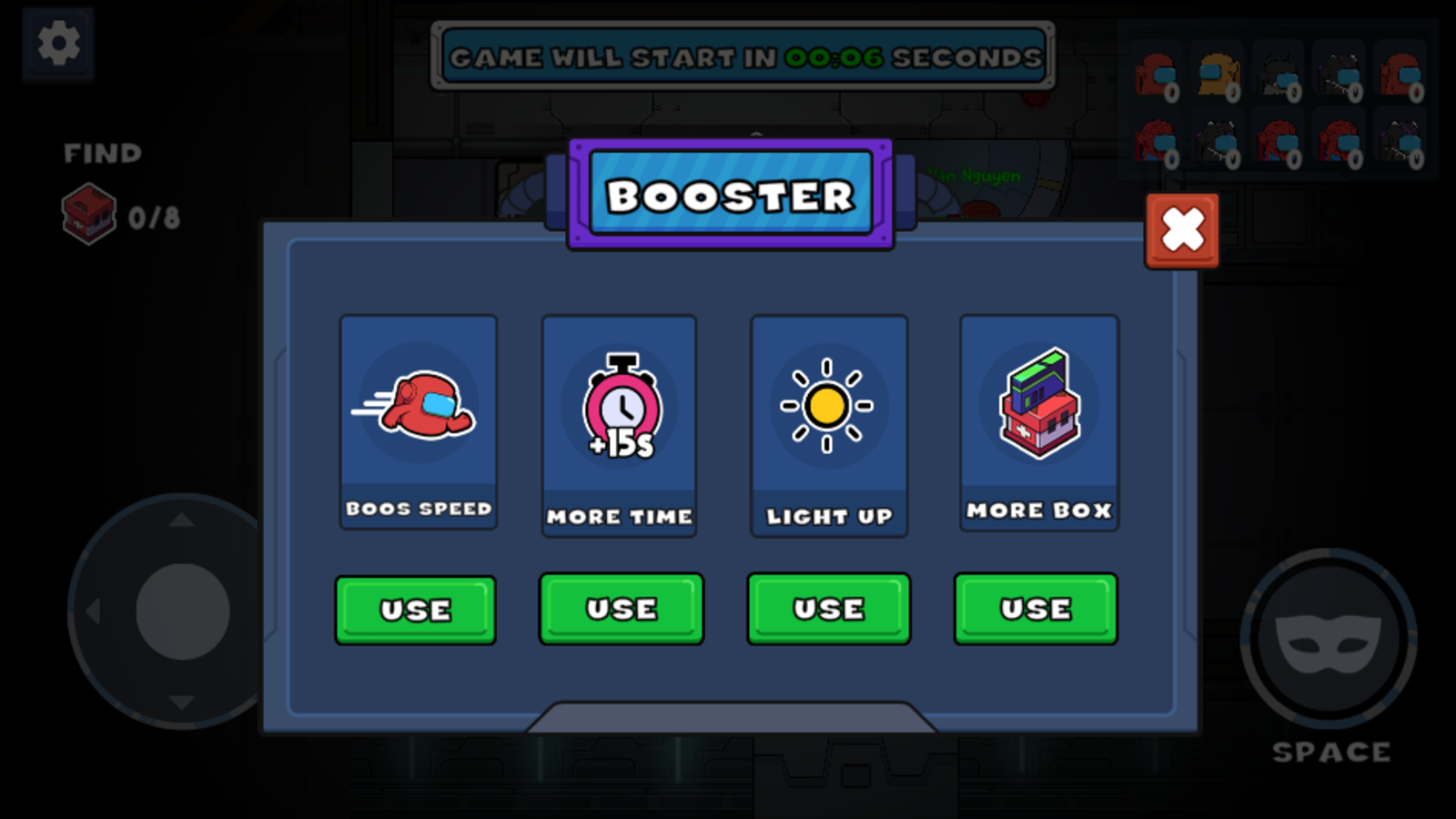The width and height of the screenshot is (1456, 819).
Task: Click the Find box icon beside the 0/8 counter
Action: coord(86,217)
